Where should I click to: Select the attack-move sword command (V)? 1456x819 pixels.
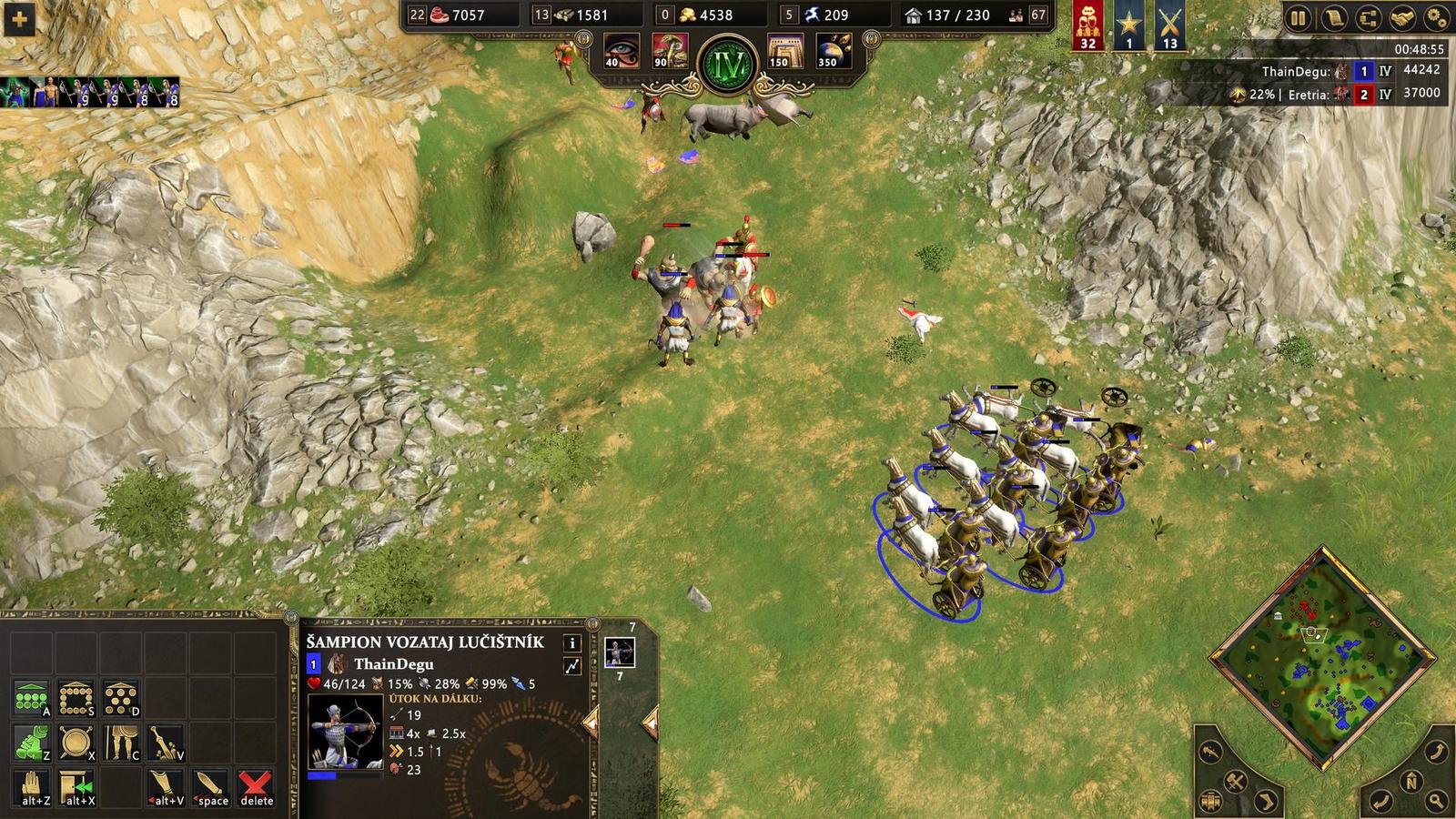point(166,742)
